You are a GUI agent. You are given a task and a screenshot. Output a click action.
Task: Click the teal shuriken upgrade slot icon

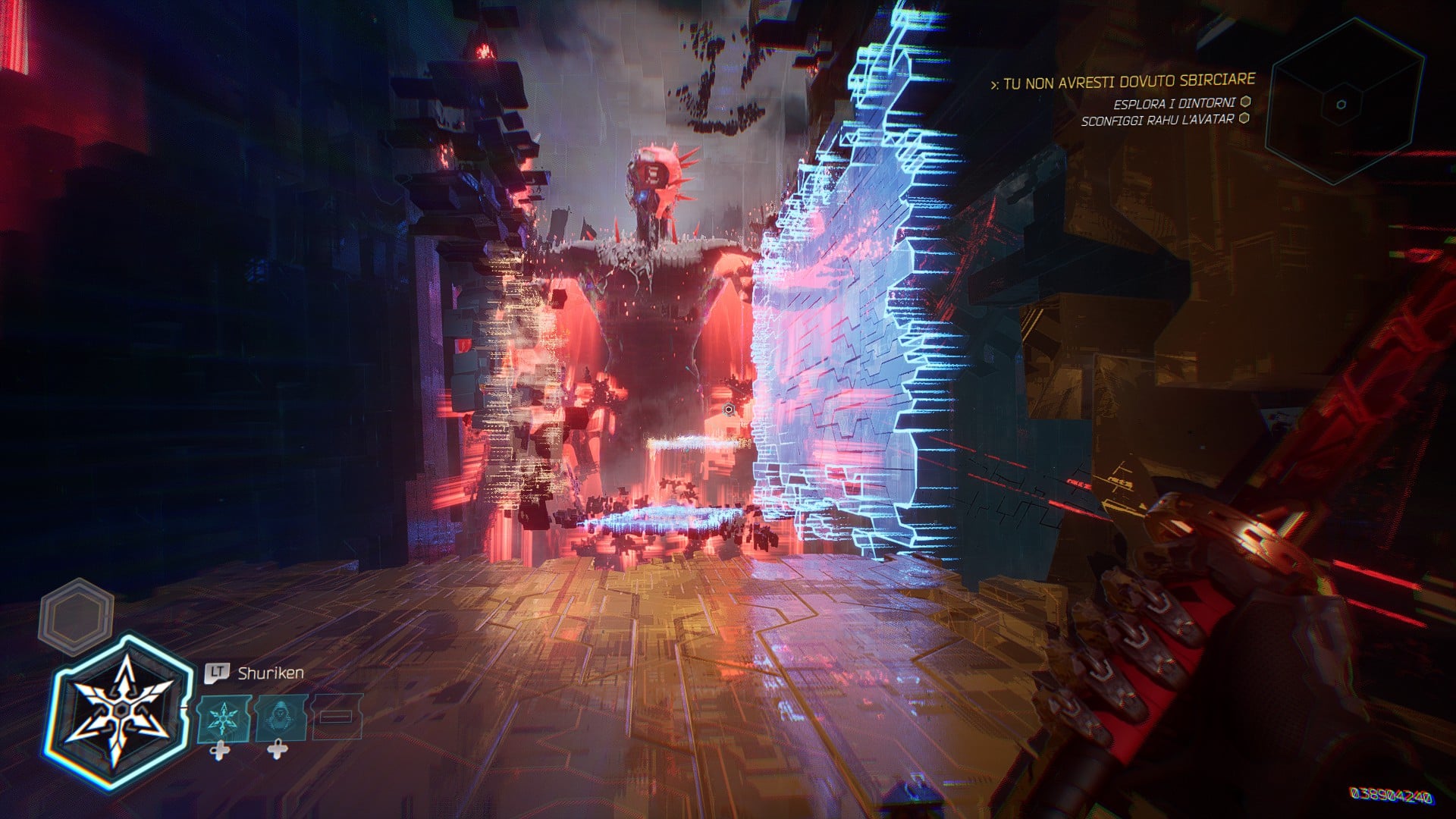pos(224,718)
